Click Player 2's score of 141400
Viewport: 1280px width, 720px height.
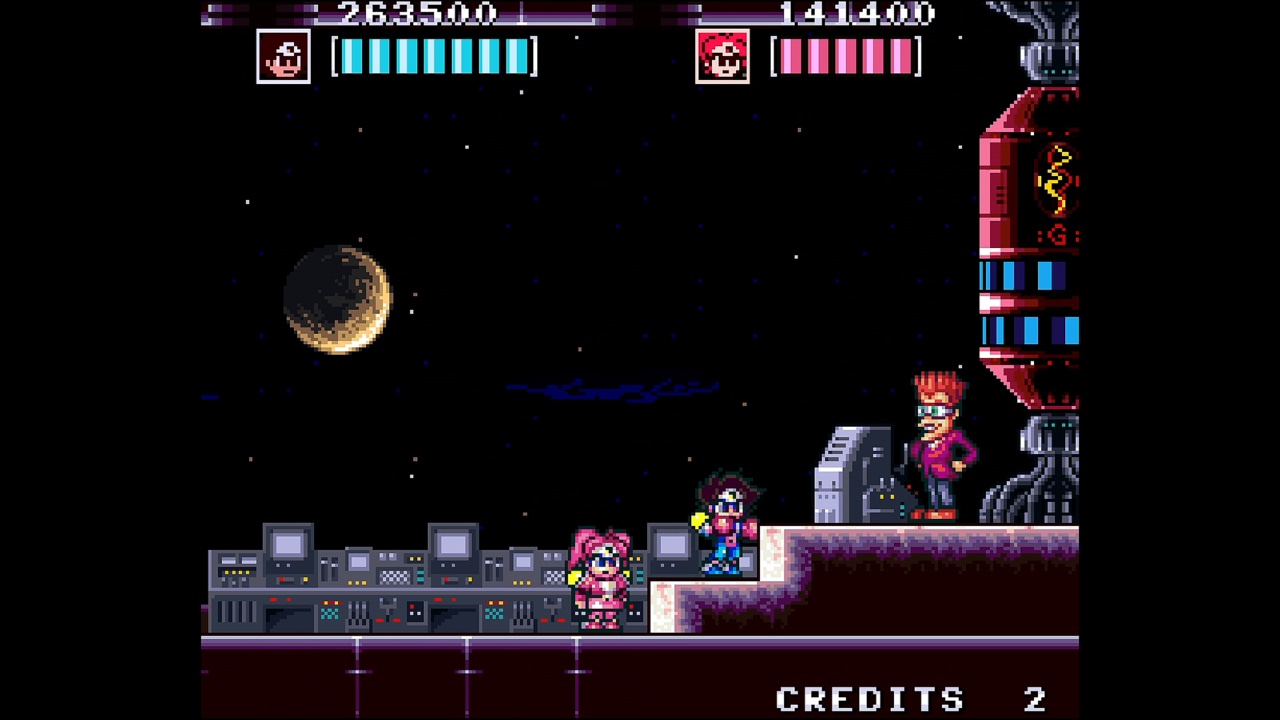pos(860,15)
